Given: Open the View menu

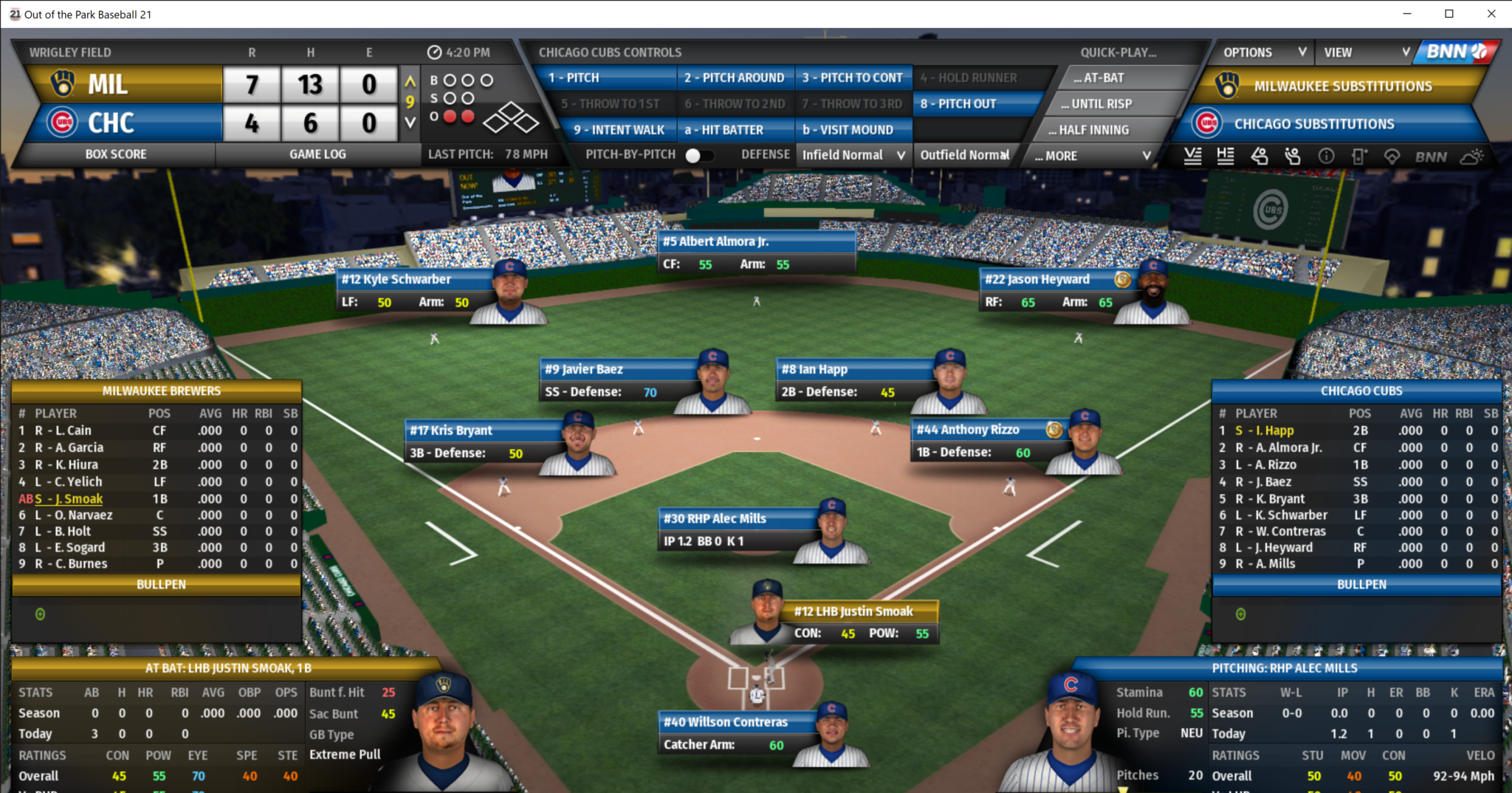Looking at the screenshot, I should point(1365,52).
